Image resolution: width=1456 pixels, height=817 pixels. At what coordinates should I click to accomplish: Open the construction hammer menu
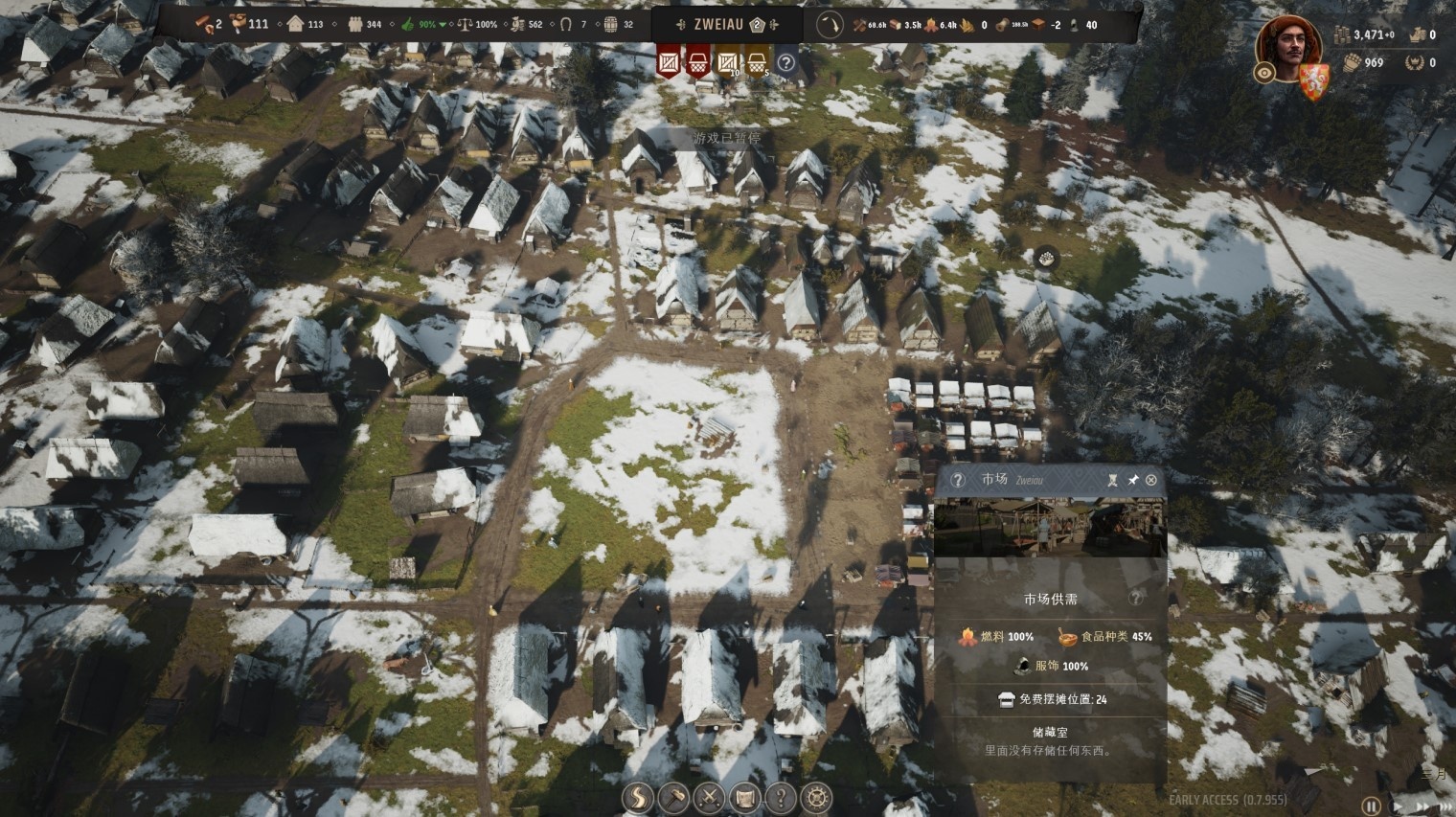click(x=673, y=797)
